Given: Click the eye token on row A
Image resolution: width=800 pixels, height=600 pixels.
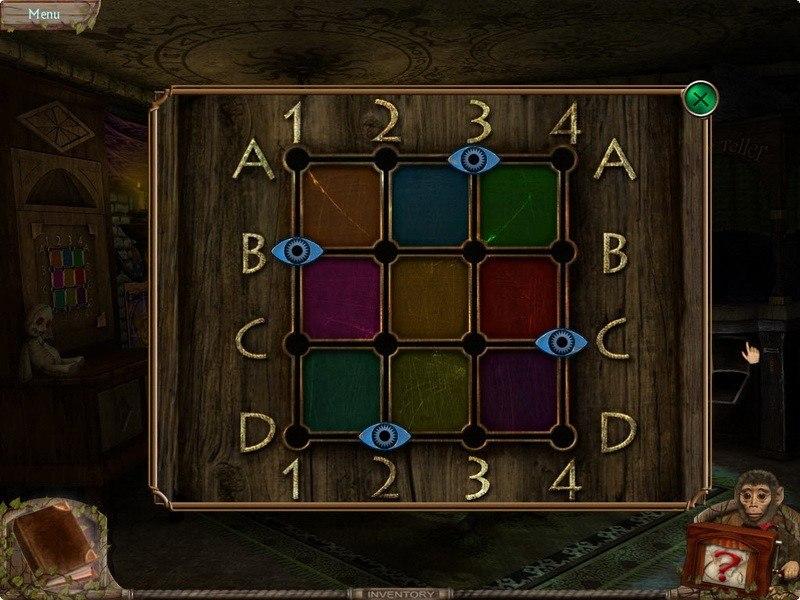Looking at the screenshot, I should click(474, 158).
